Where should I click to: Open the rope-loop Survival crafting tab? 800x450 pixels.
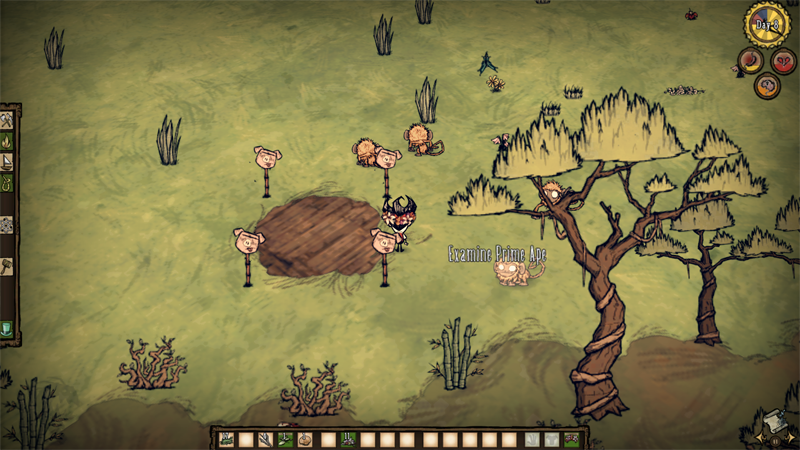8,184
